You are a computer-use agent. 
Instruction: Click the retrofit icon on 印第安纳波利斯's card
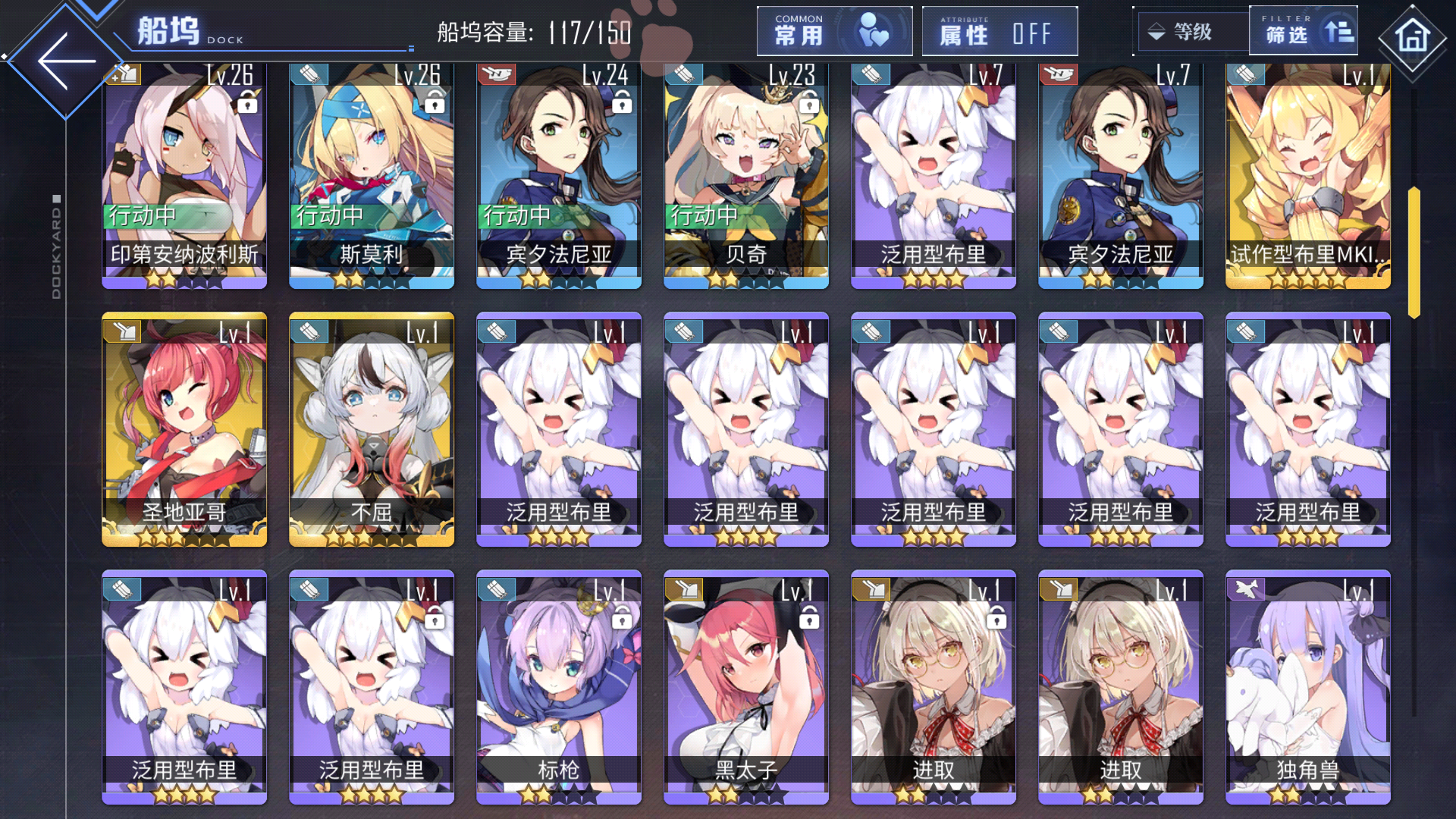pos(124,74)
